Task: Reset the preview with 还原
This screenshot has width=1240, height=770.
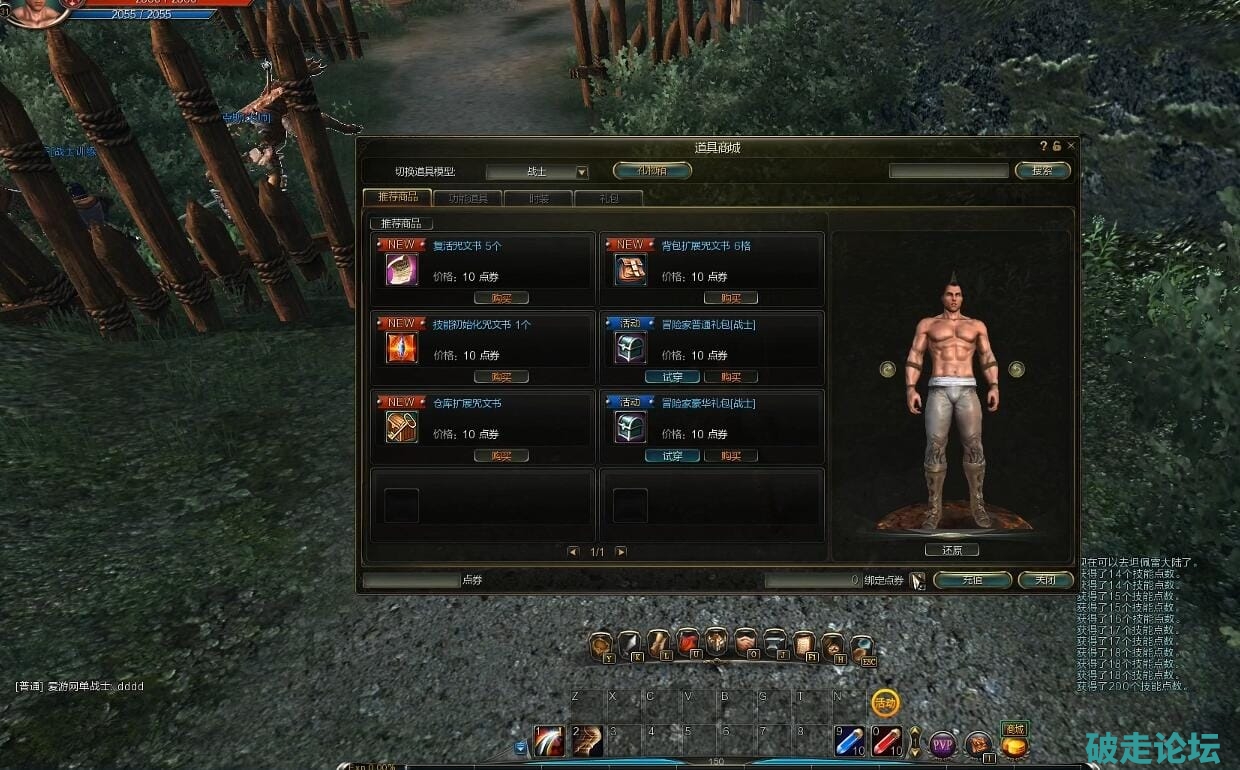Action: pos(951,550)
